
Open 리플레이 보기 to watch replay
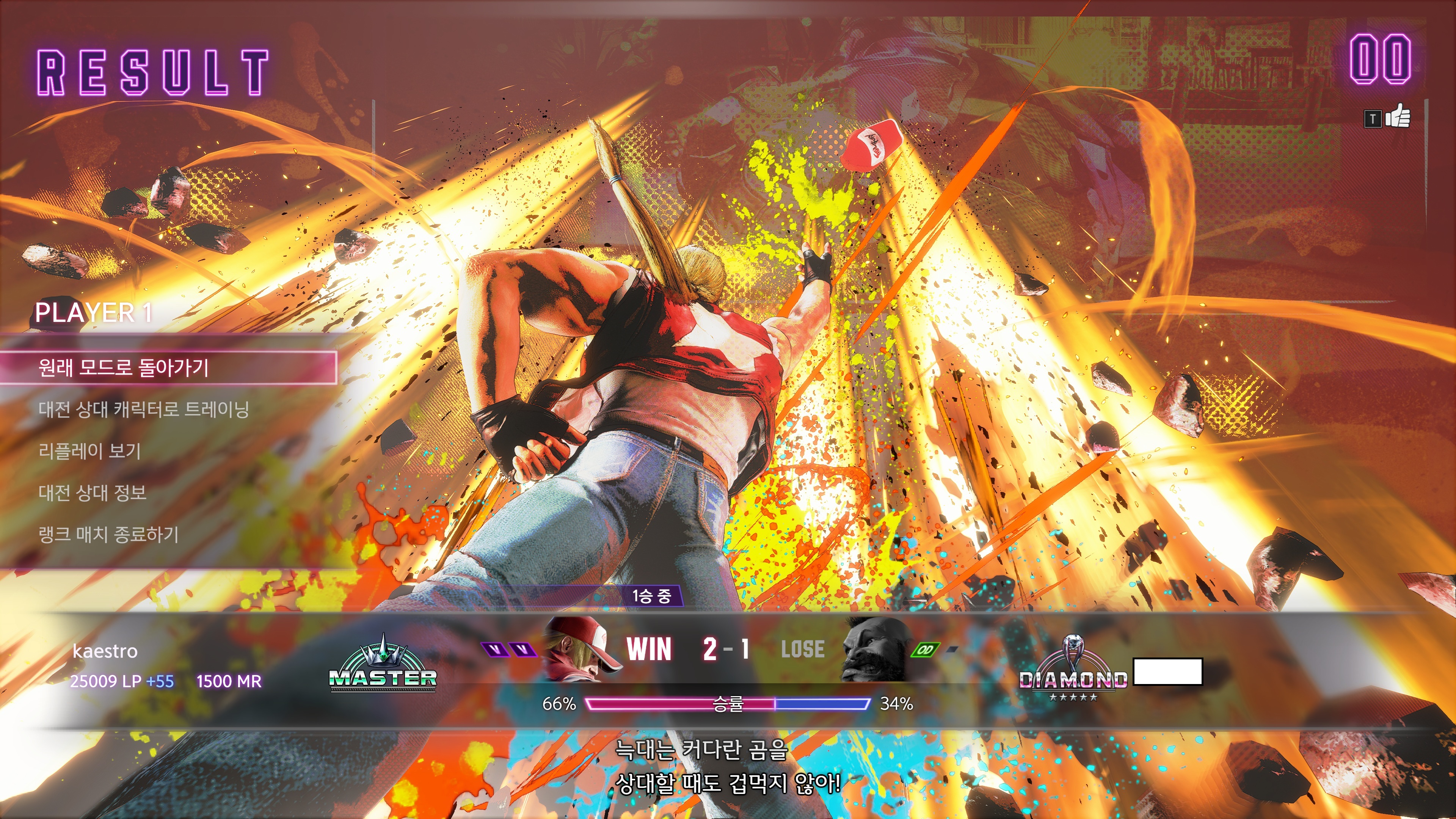click(89, 451)
